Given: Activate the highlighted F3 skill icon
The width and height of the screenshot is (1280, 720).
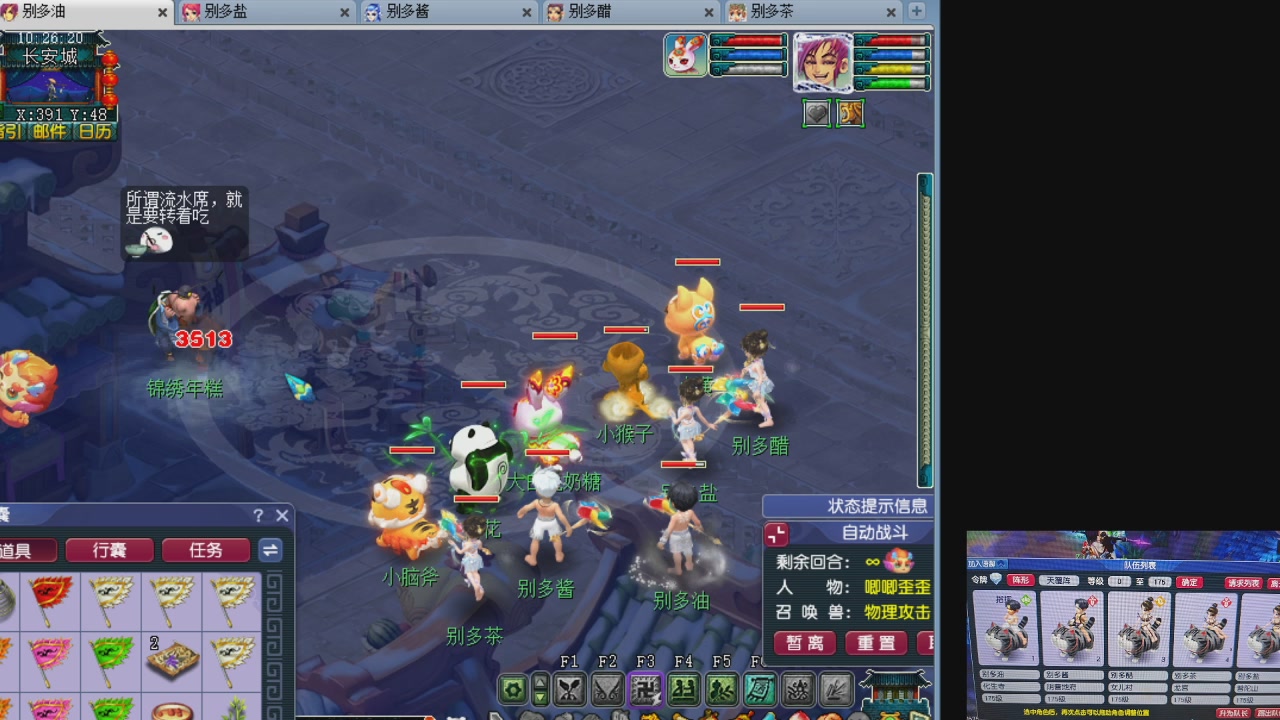Looking at the screenshot, I should click(x=647, y=689).
